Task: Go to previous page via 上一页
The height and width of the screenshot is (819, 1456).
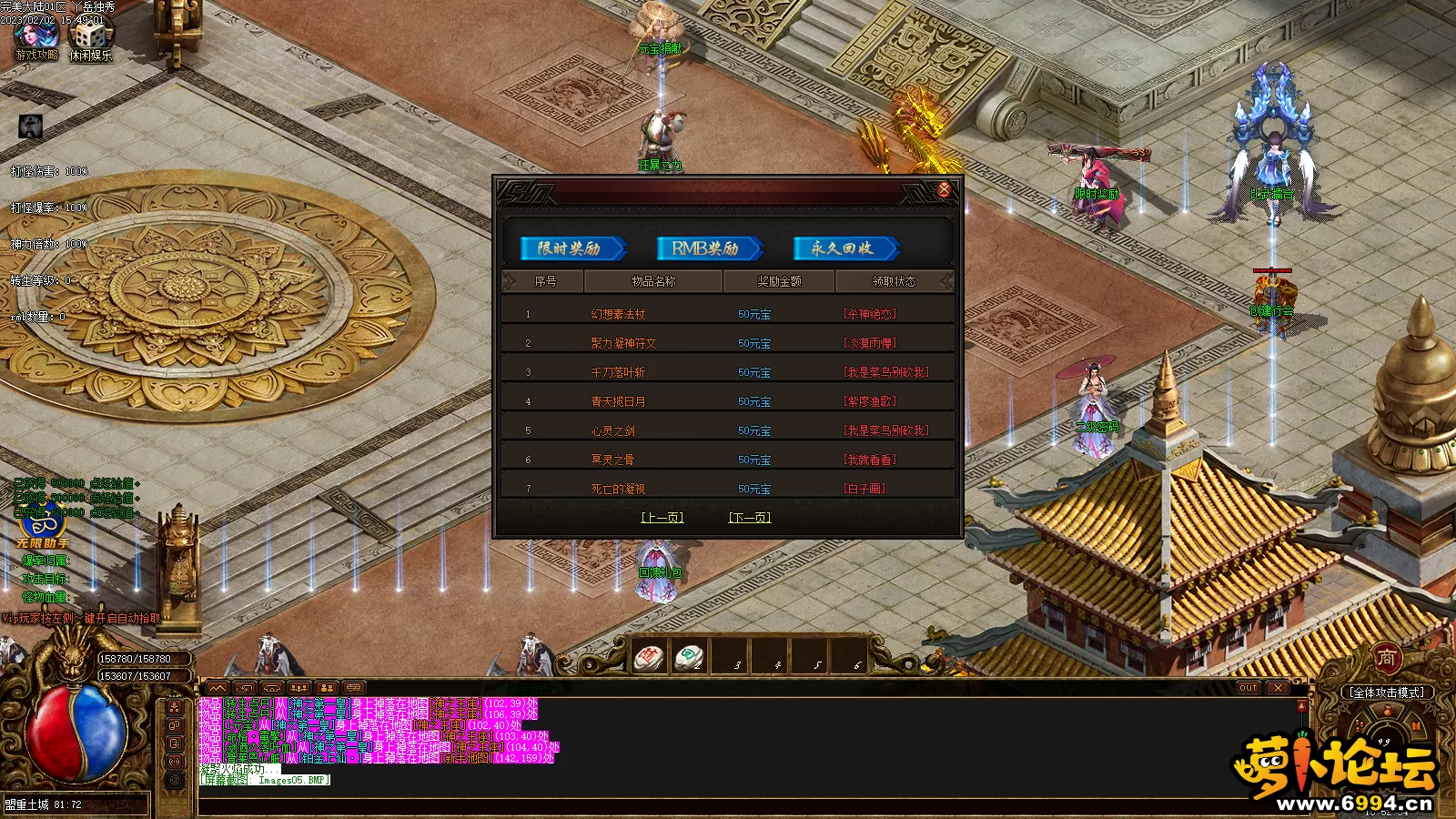Action: pos(662,518)
